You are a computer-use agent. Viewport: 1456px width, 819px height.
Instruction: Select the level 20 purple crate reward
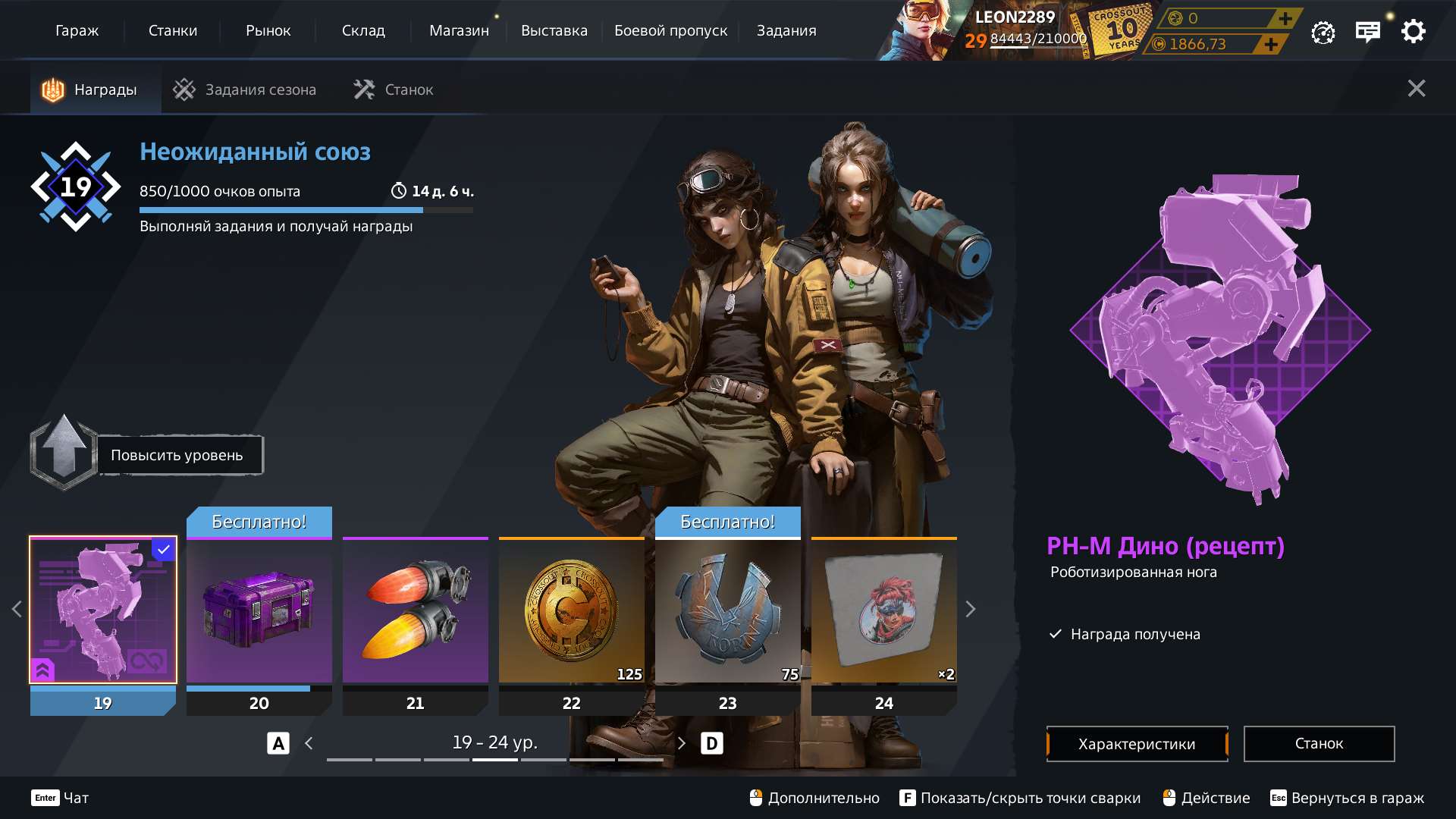259,610
